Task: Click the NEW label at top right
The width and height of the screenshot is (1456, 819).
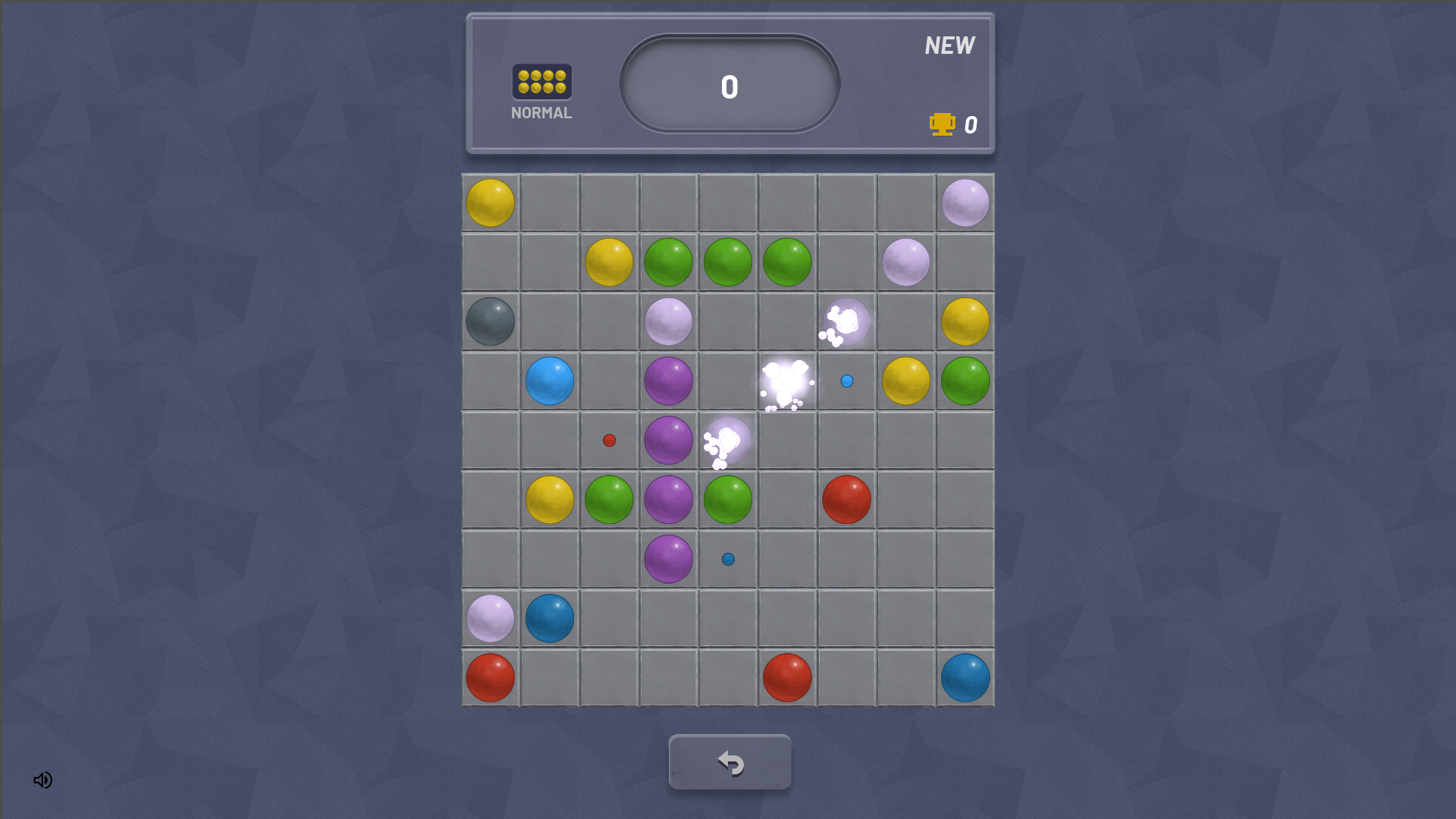Action: [x=949, y=45]
